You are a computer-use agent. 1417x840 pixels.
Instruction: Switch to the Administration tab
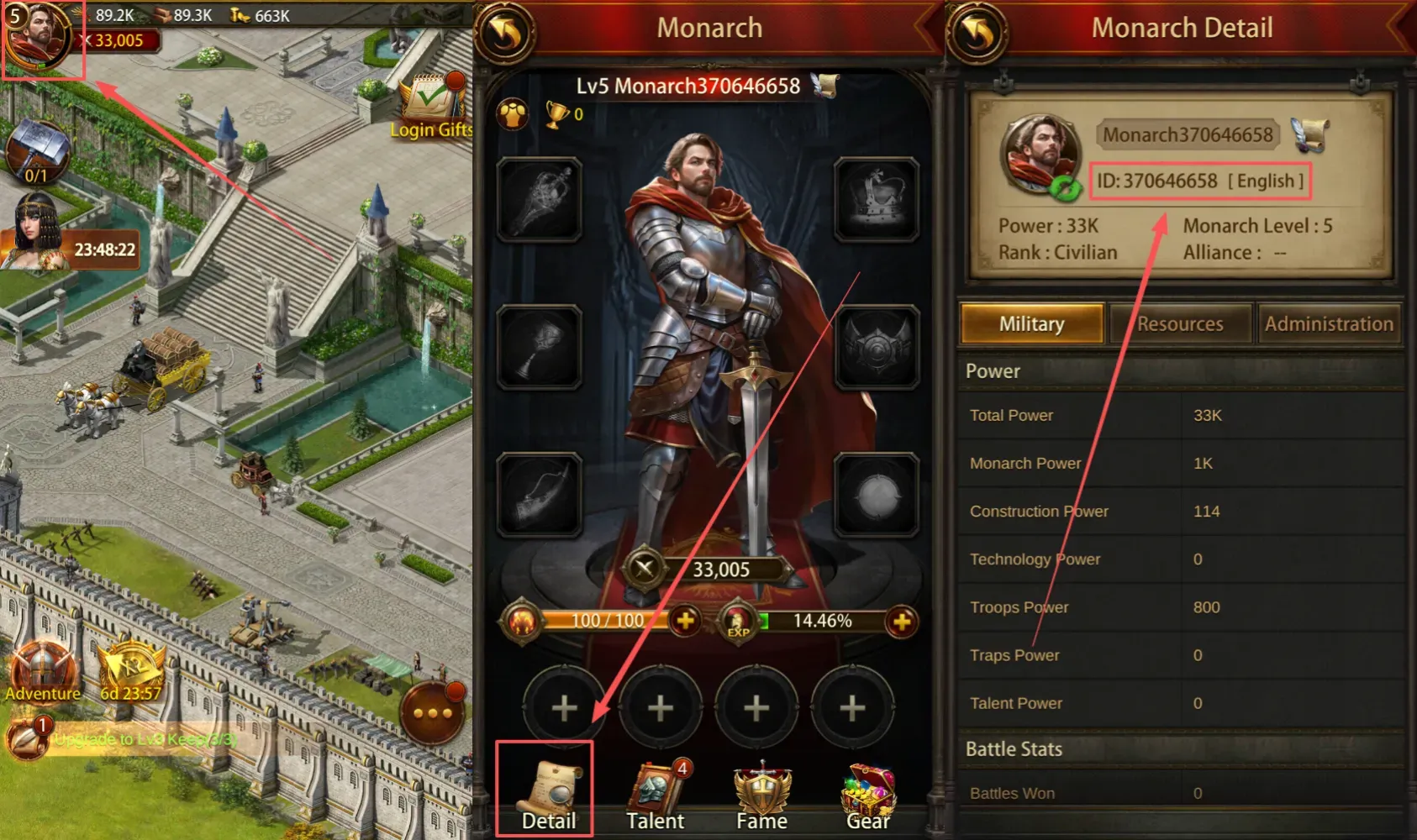[x=1328, y=324]
